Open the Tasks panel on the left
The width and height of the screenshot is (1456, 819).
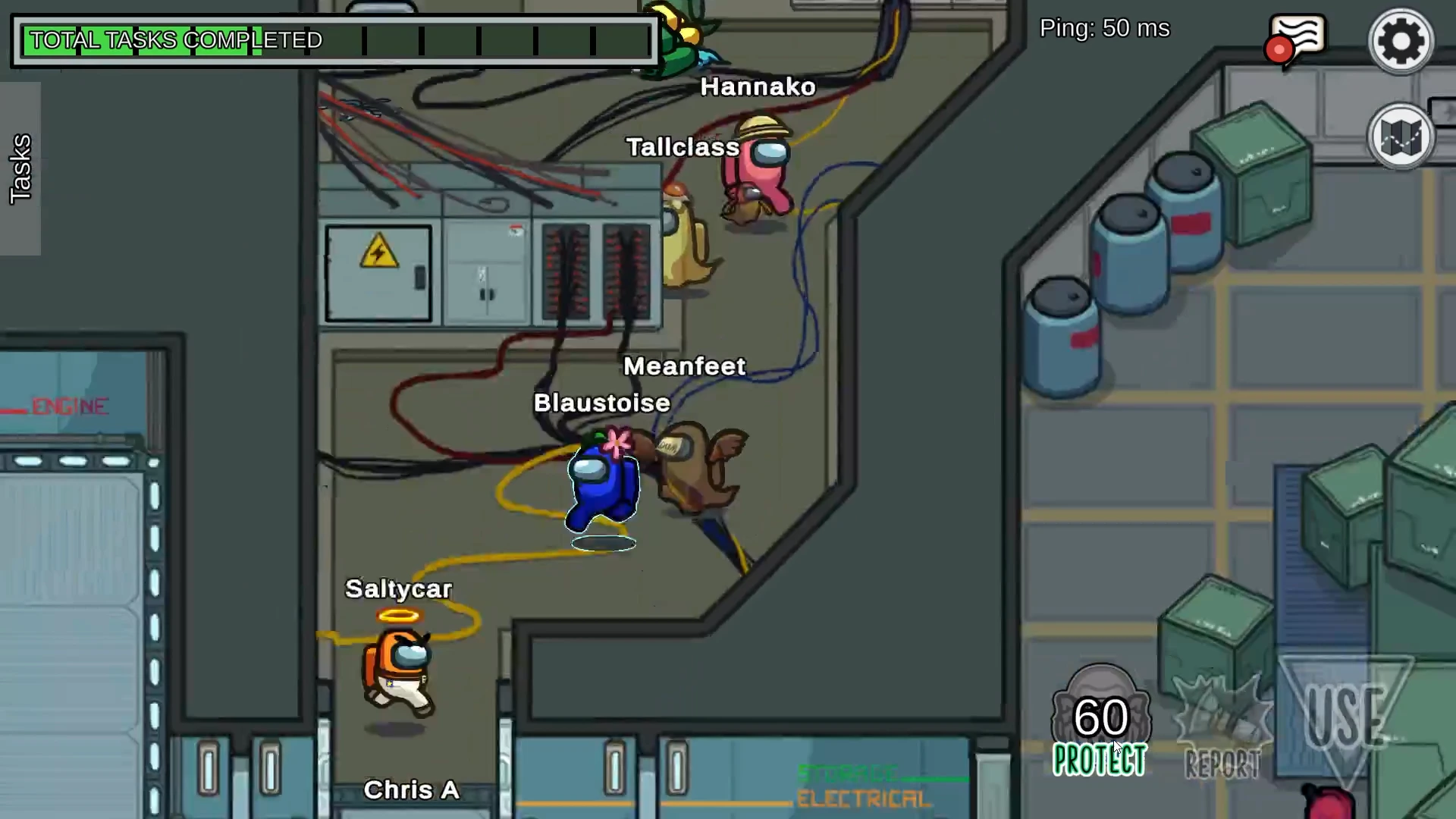click(20, 167)
